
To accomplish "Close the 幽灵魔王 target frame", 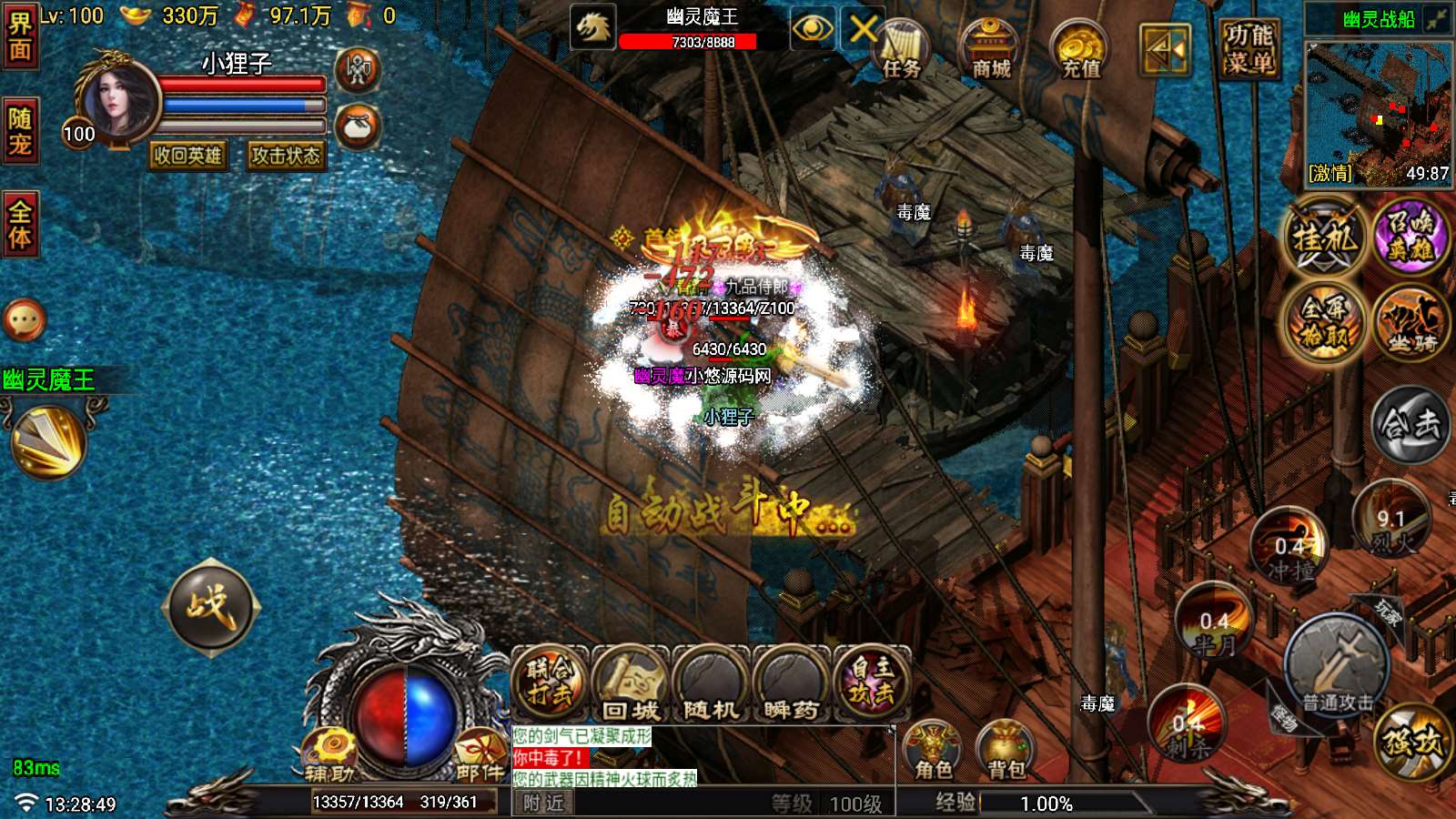I will [863, 30].
